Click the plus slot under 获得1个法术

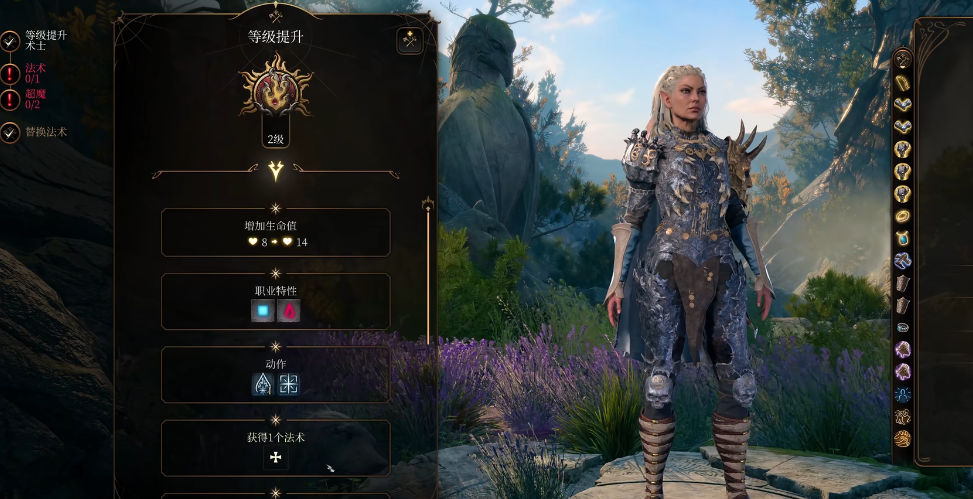click(x=275, y=458)
